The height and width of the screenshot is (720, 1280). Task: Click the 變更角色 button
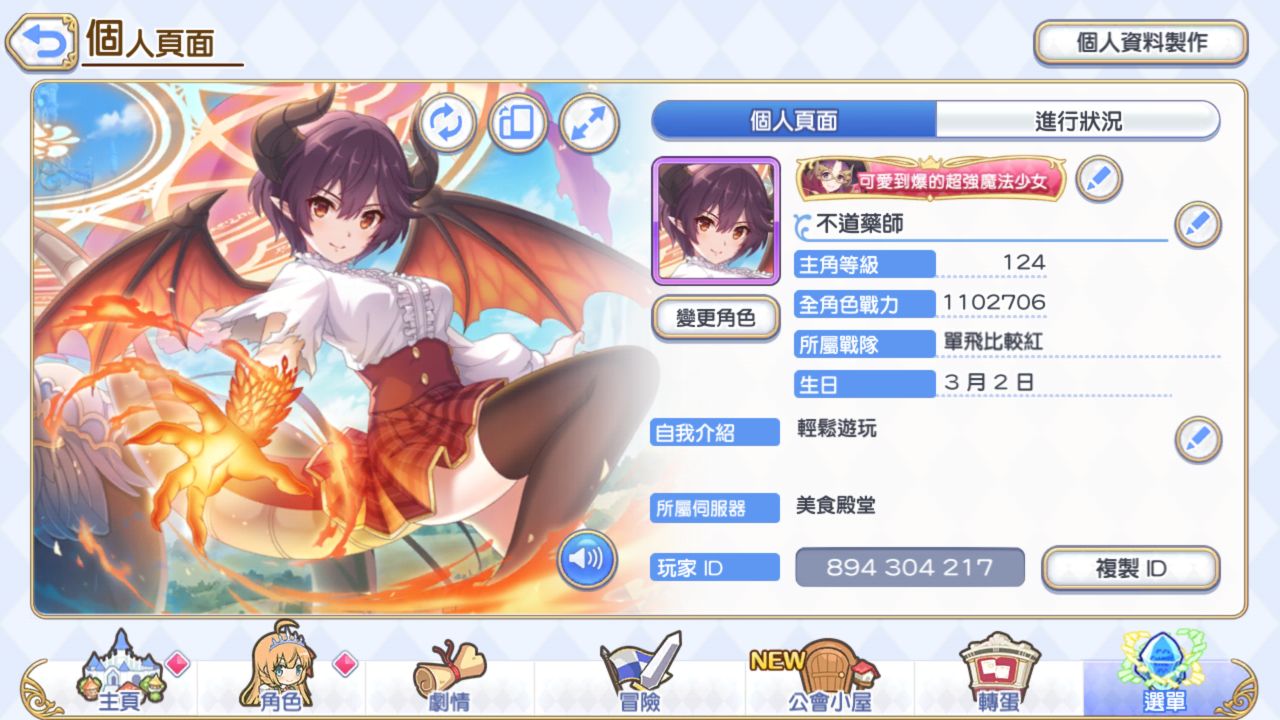715,319
